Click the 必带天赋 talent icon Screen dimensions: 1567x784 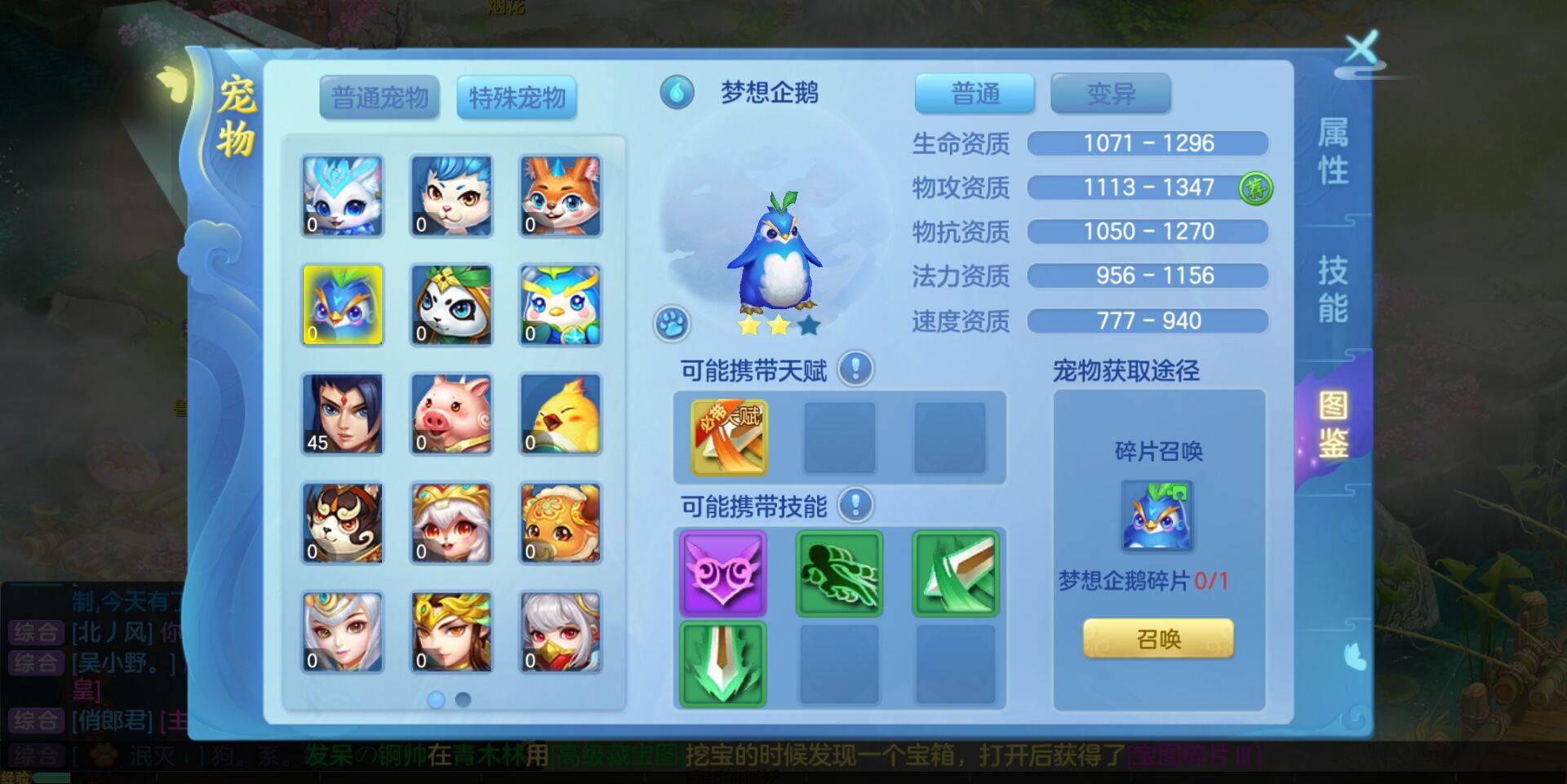725,438
